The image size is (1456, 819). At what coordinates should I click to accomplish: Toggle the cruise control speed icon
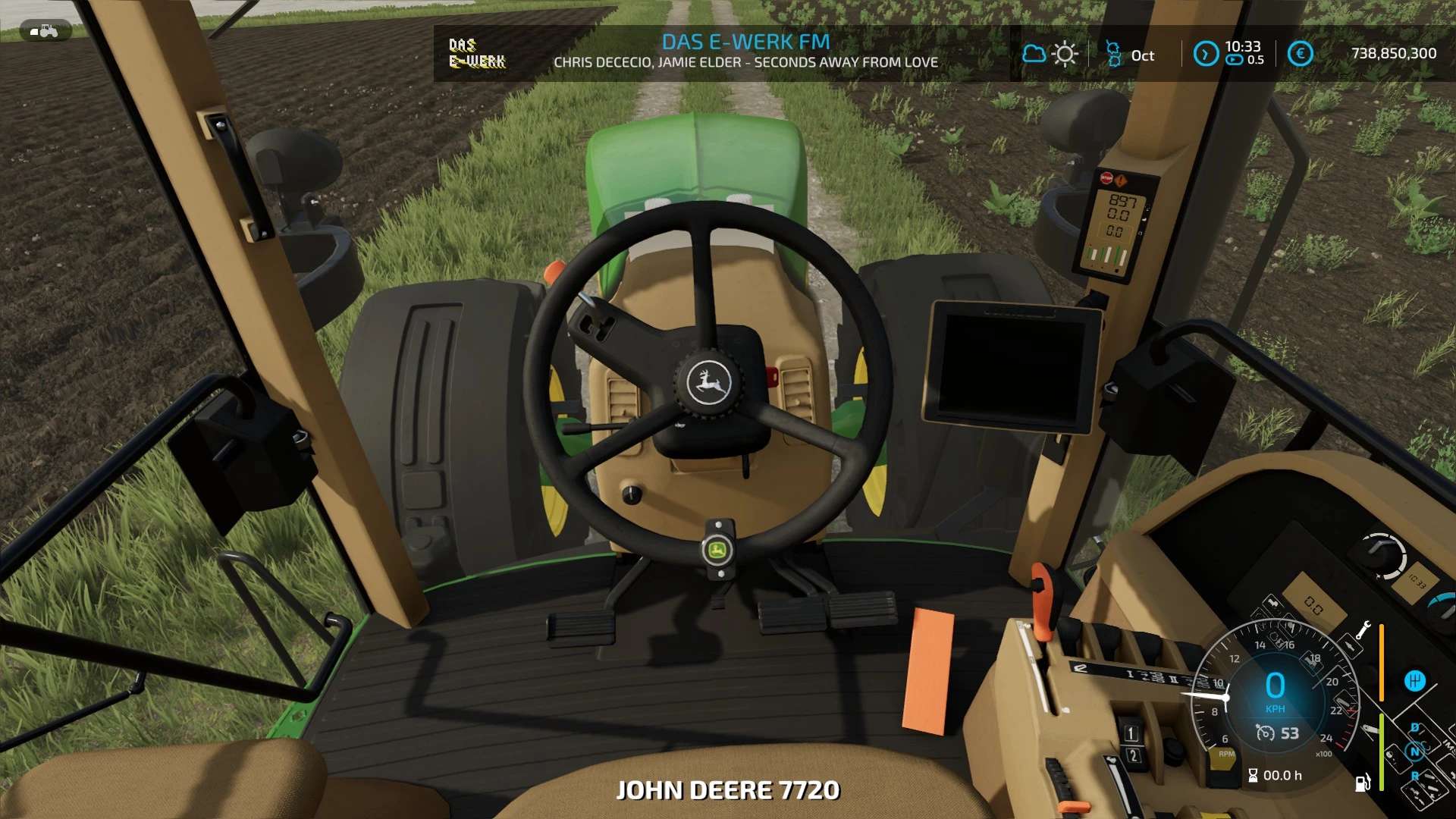click(1265, 733)
